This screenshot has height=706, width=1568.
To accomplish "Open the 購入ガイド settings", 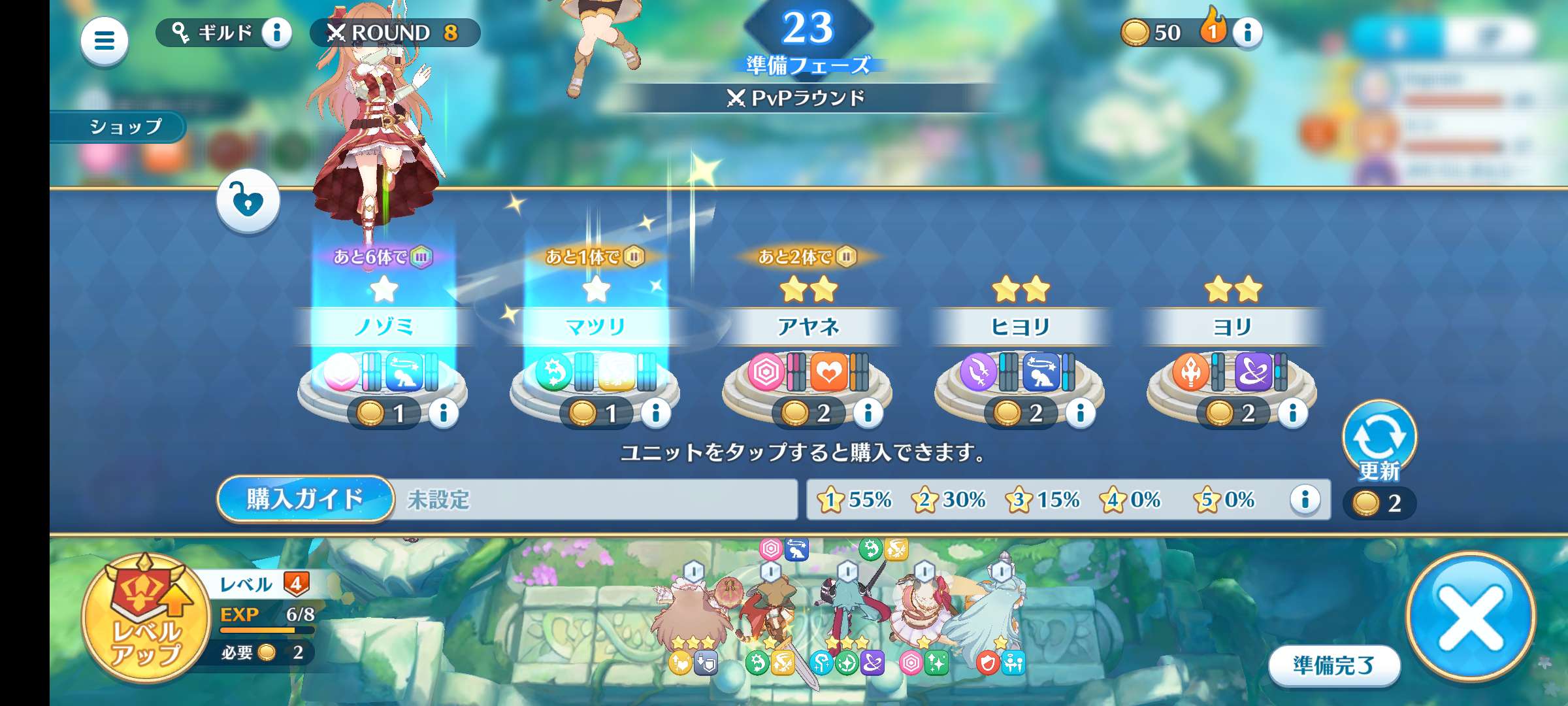I will pyautogui.click(x=304, y=499).
